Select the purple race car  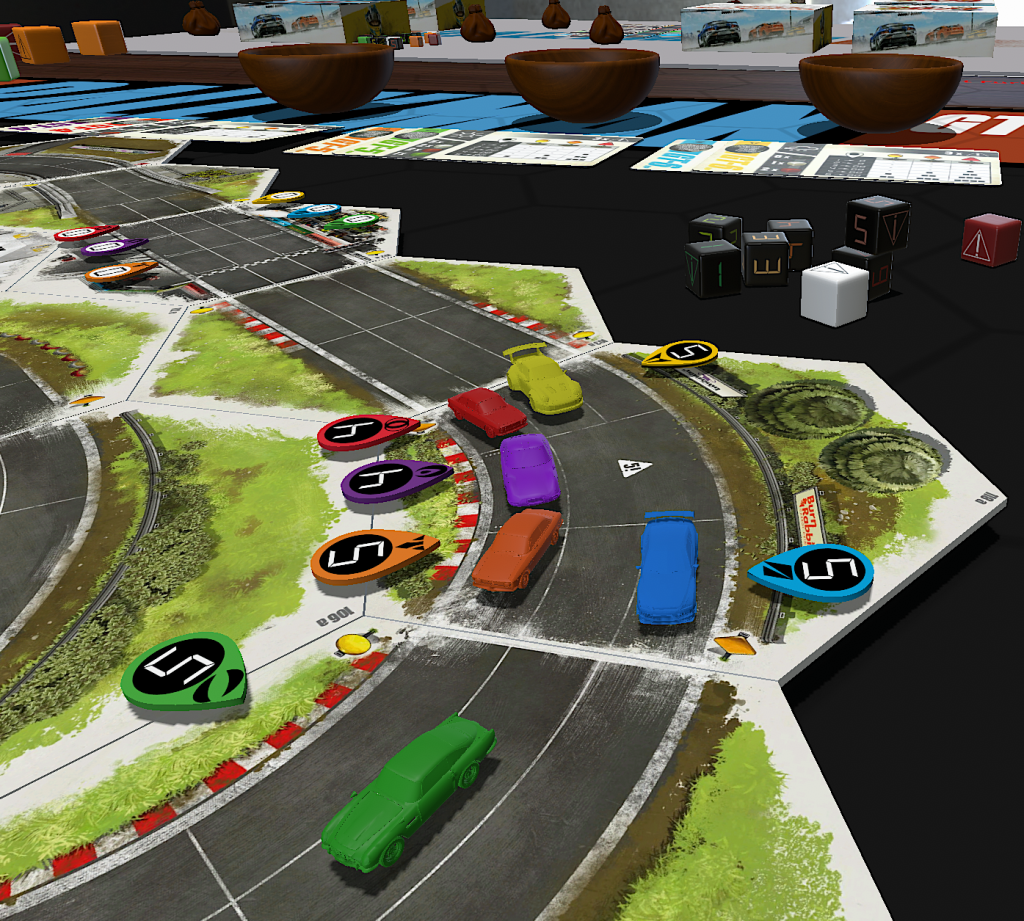pos(529,469)
